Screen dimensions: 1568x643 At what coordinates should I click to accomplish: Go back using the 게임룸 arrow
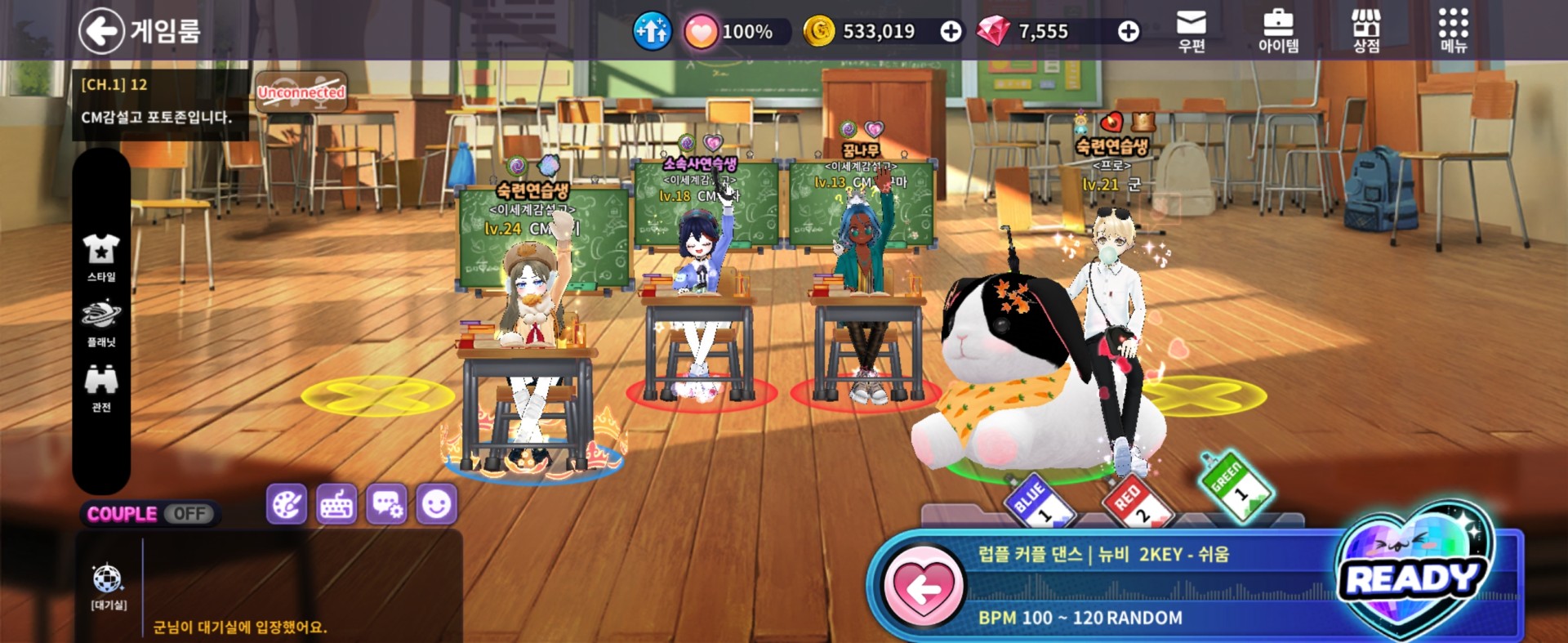tap(101, 31)
